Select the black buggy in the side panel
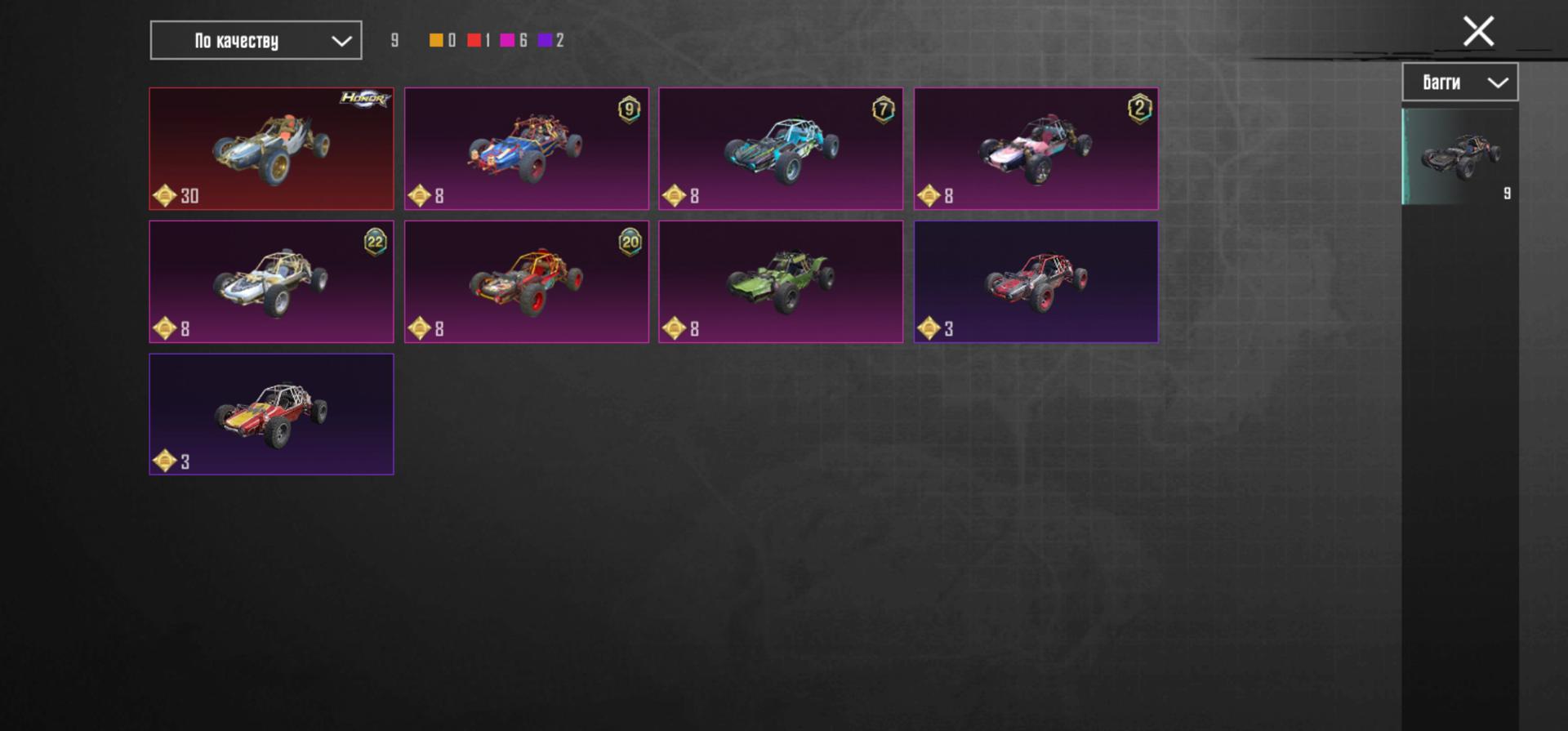This screenshot has height=731, width=1568. (x=1459, y=156)
